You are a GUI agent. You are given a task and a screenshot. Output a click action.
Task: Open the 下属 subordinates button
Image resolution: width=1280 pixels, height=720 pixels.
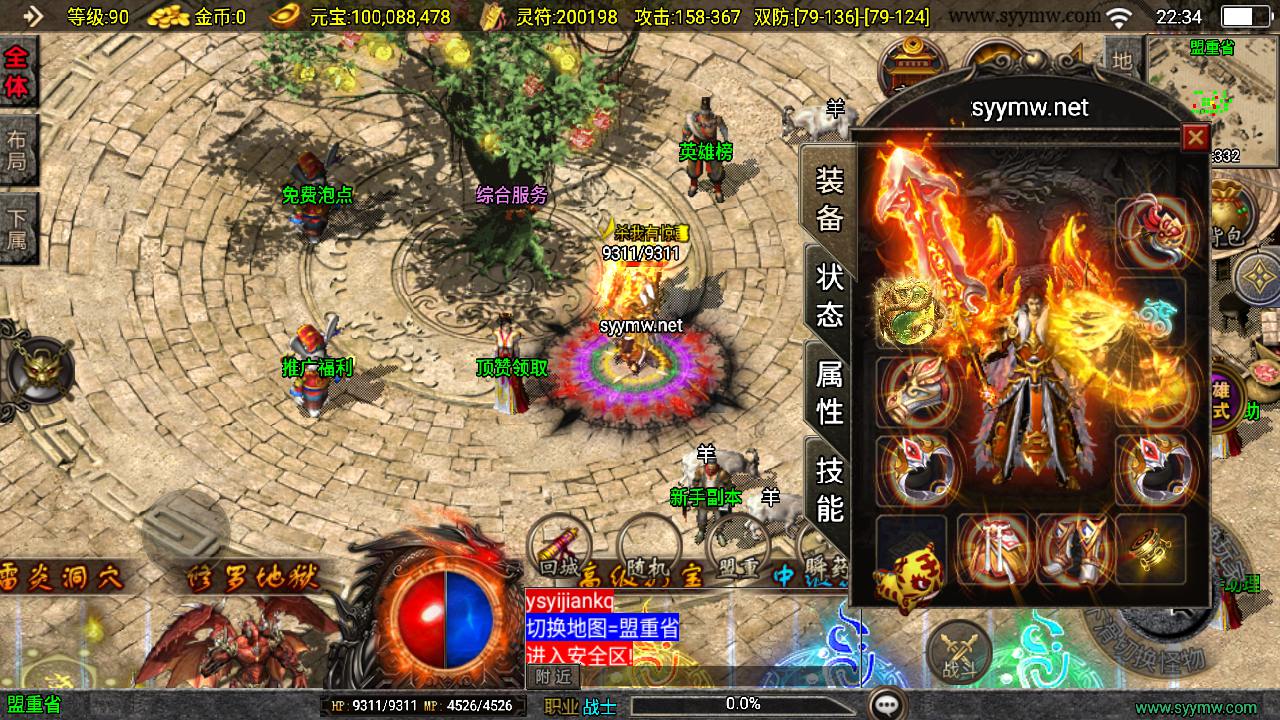[18, 227]
